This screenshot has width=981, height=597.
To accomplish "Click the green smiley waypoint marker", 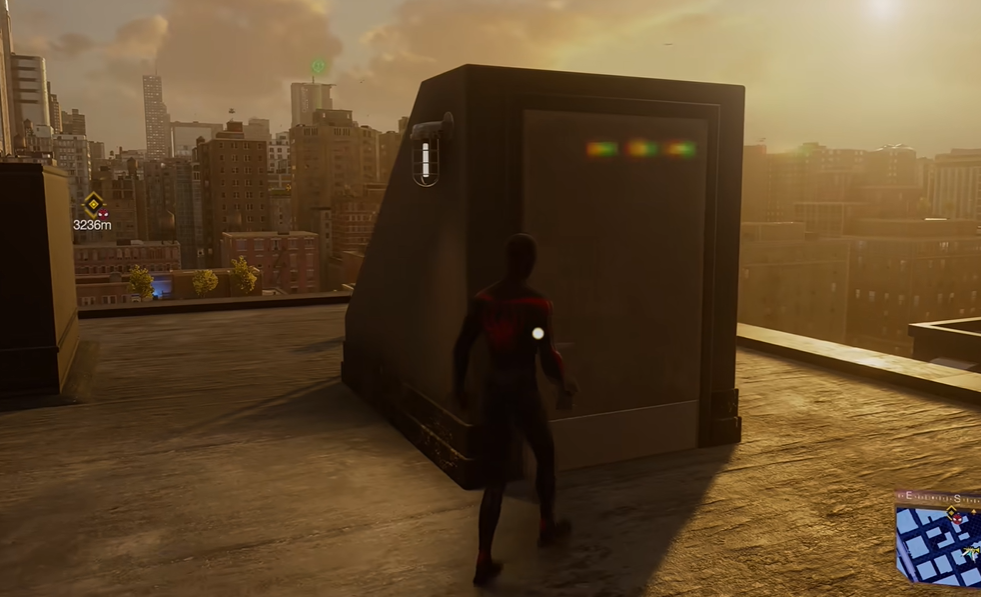I will (319, 67).
